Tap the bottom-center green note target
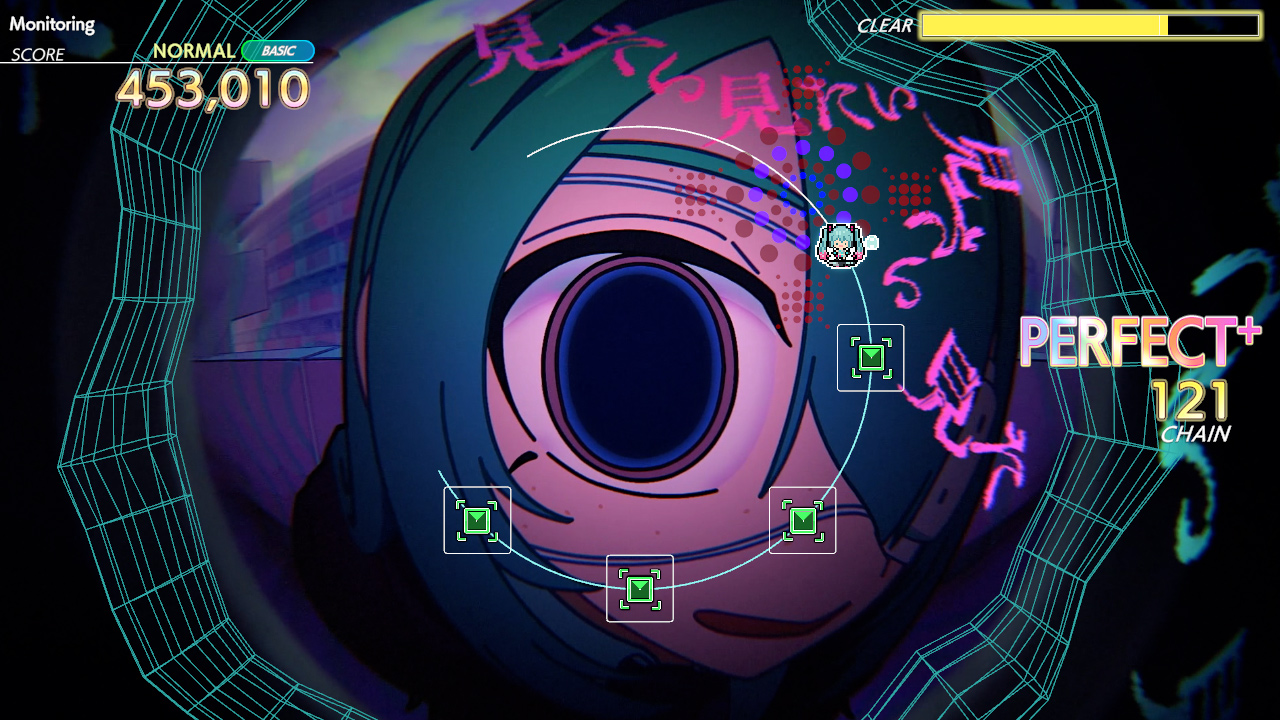1280x720 pixels. (x=640, y=589)
